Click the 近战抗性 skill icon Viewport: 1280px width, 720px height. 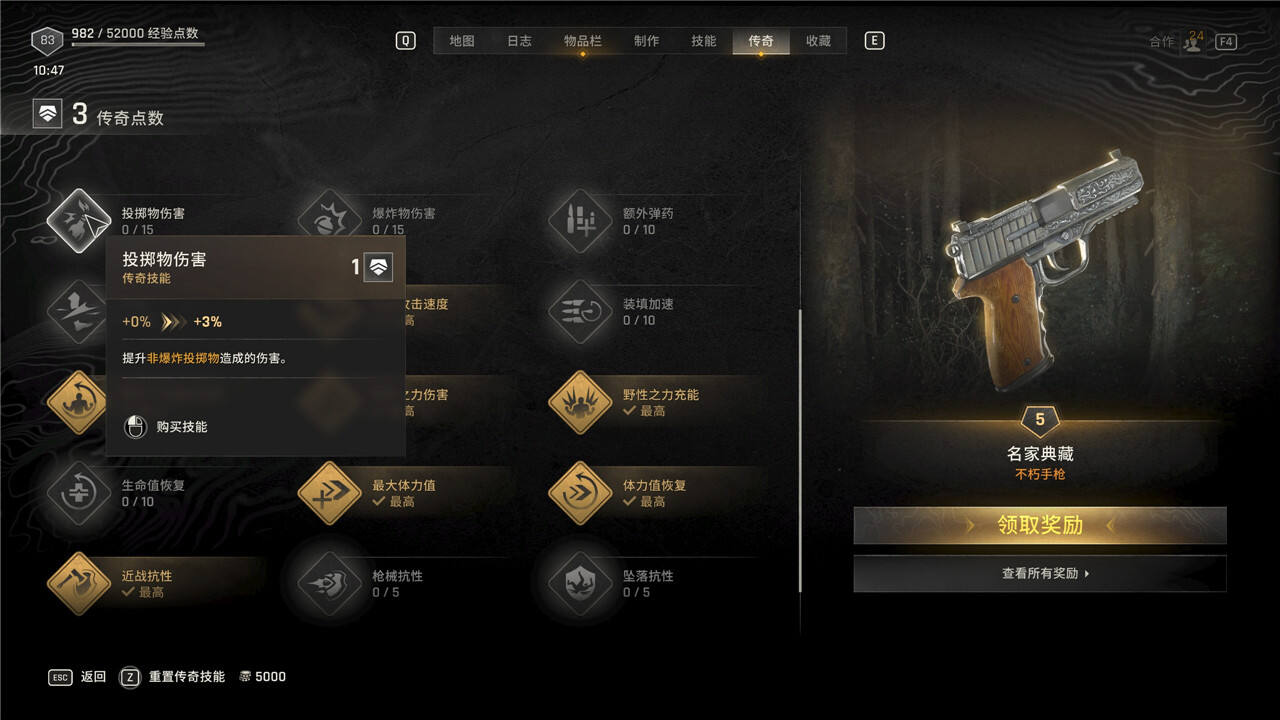coord(79,584)
